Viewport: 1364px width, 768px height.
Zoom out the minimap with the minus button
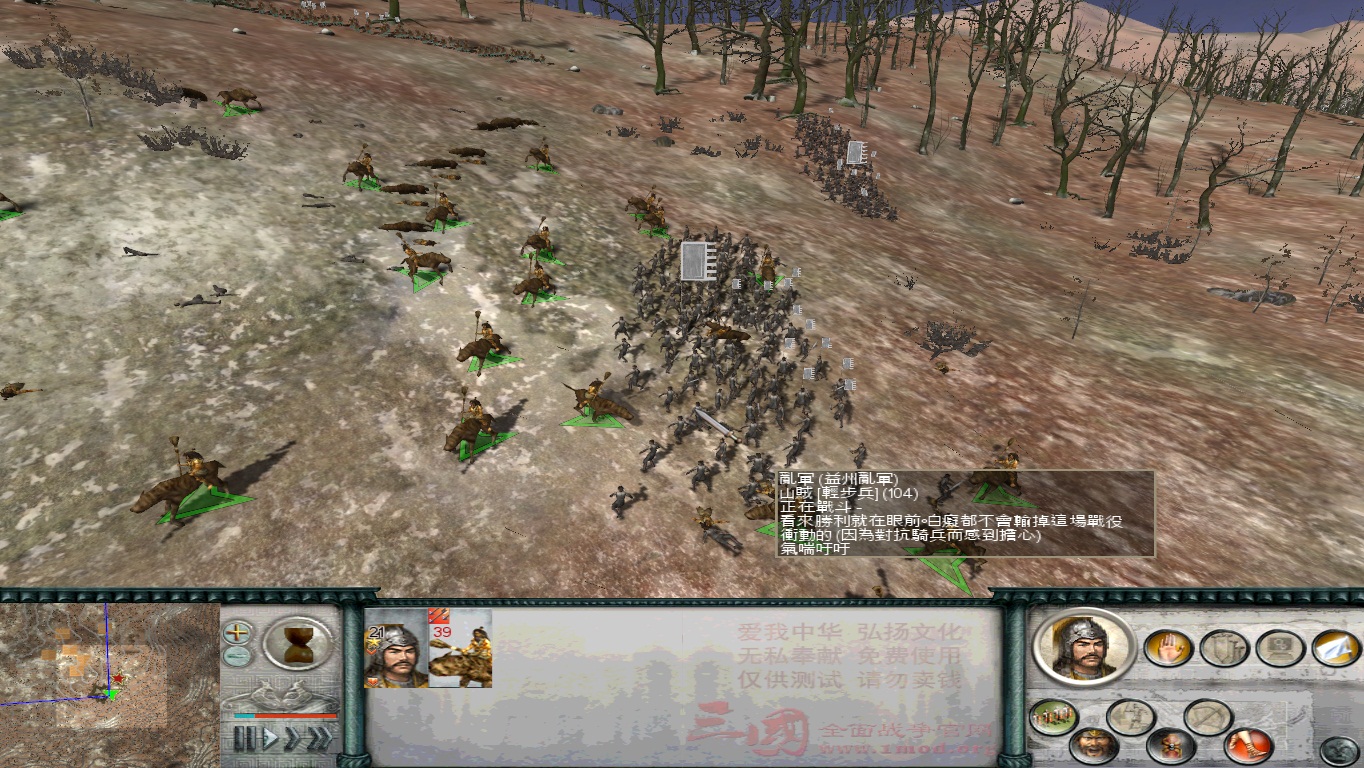coord(236,655)
